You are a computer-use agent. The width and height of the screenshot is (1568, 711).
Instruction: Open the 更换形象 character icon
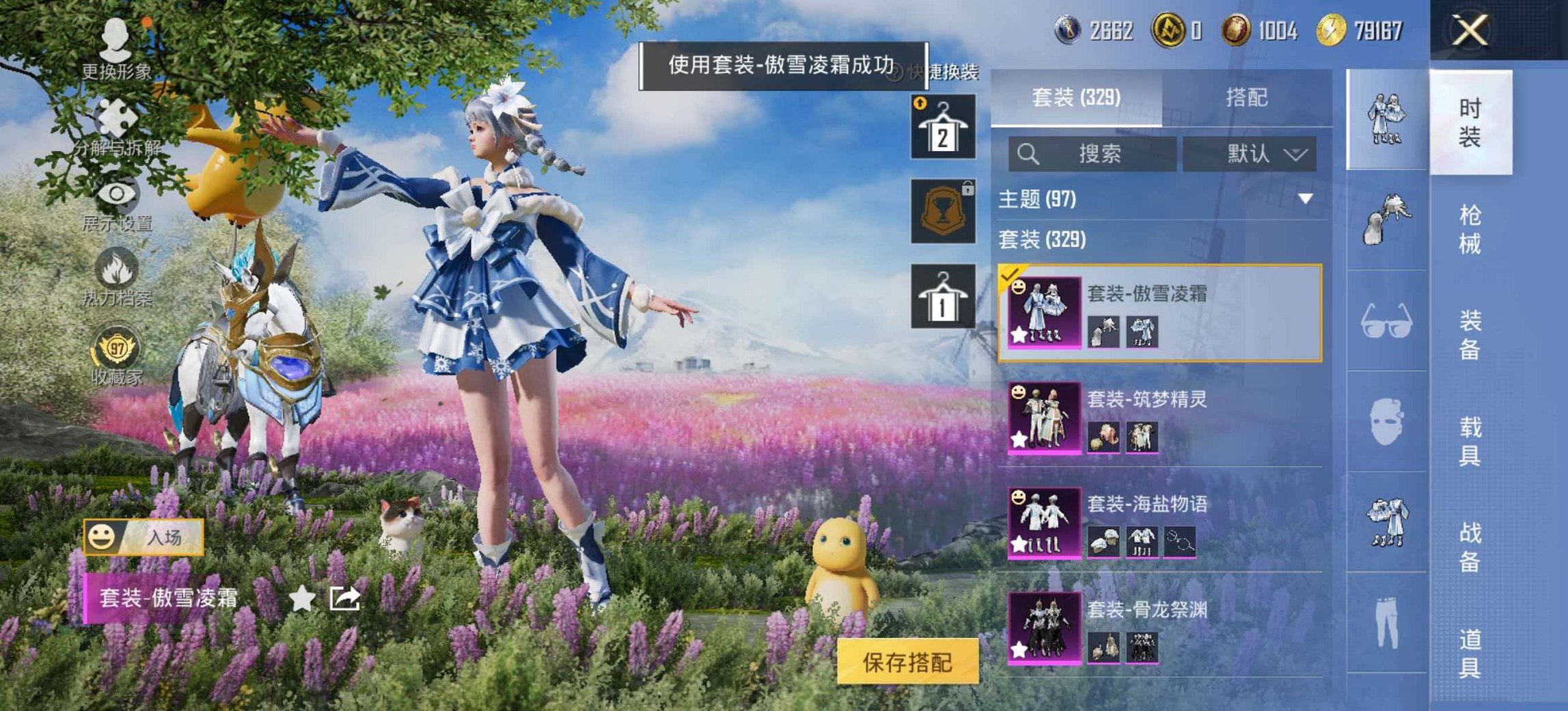pos(116,38)
